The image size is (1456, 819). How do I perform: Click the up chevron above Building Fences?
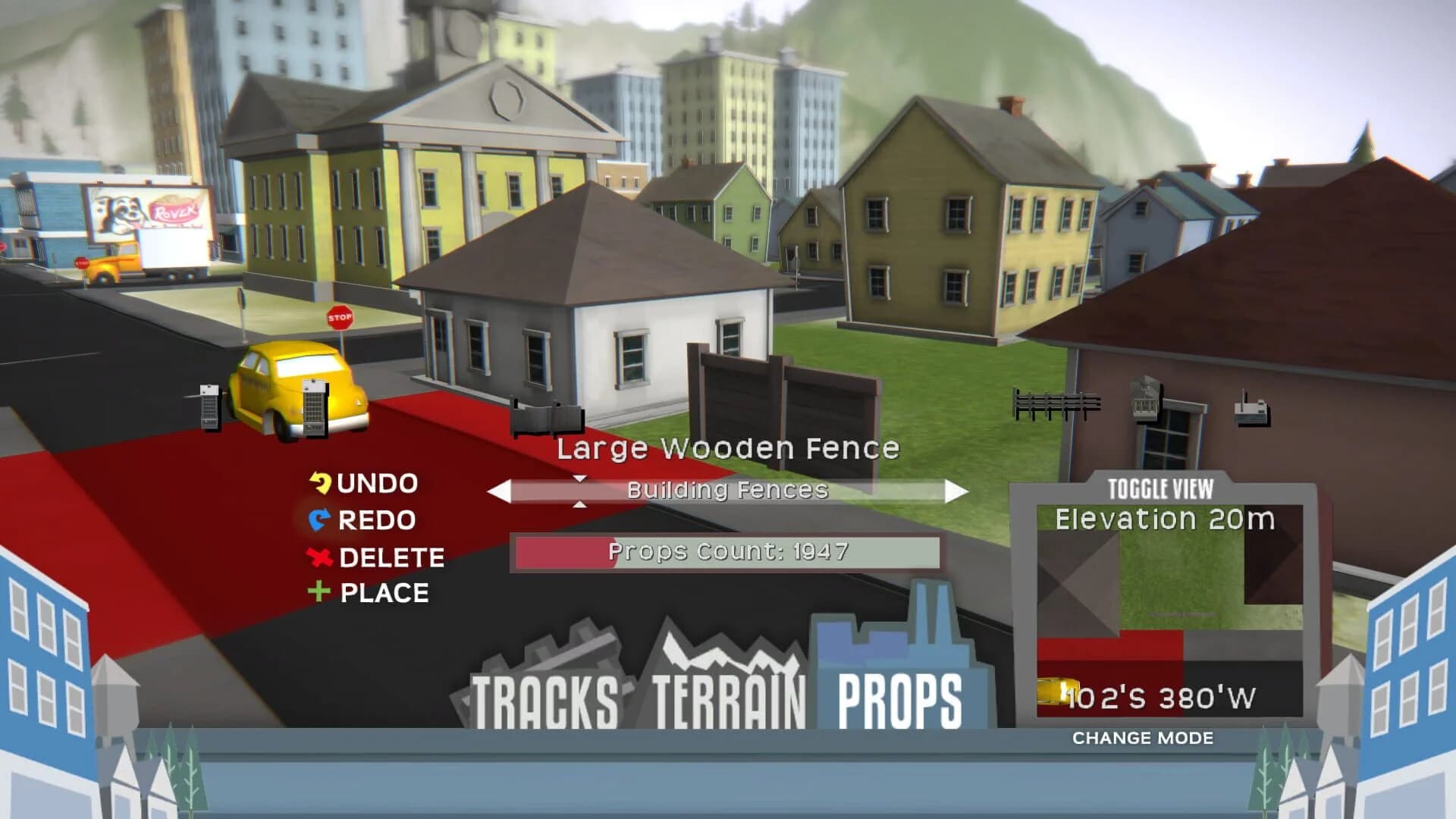click(581, 479)
